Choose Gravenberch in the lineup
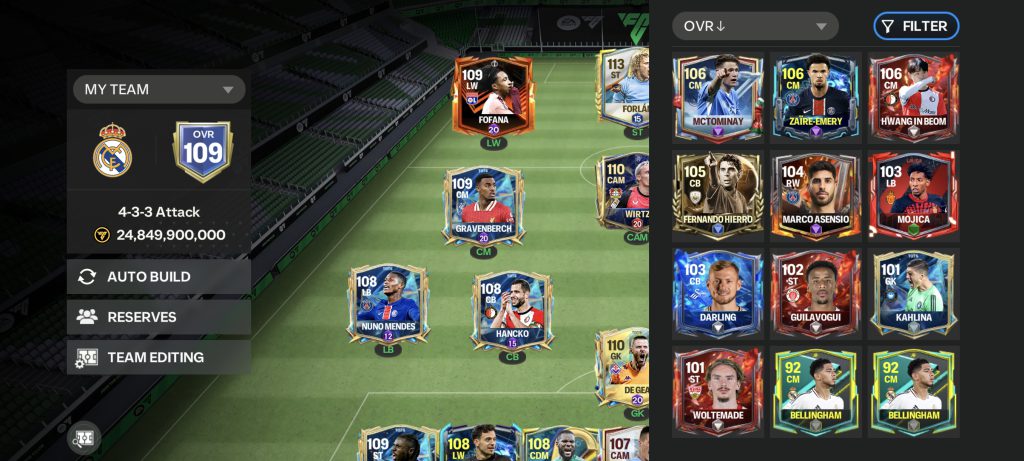The height and width of the screenshot is (461, 1024). 484,207
